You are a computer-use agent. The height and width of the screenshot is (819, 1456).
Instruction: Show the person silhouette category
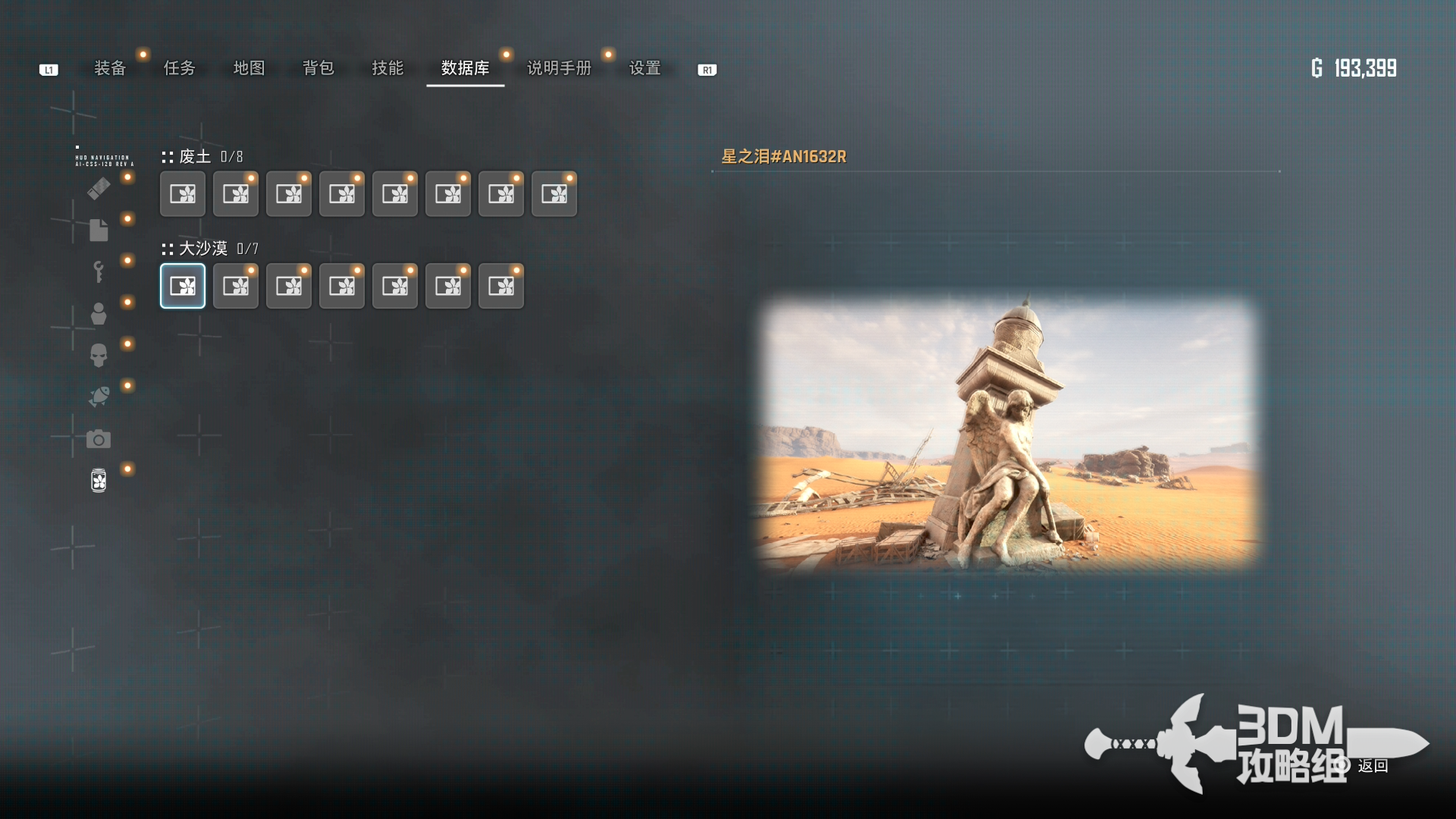(99, 313)
